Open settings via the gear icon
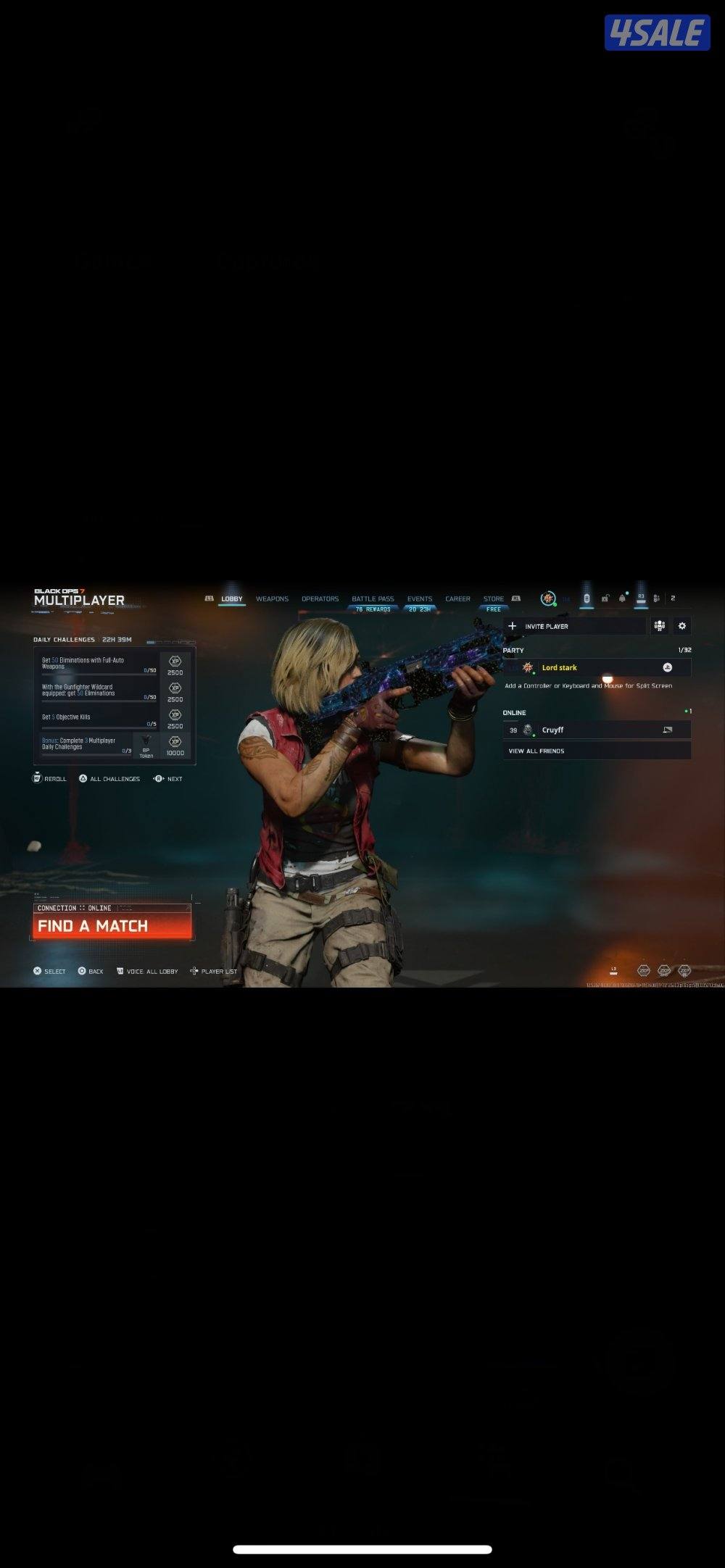This screenshot has height=1568, width=725. [x=681, y=626]
